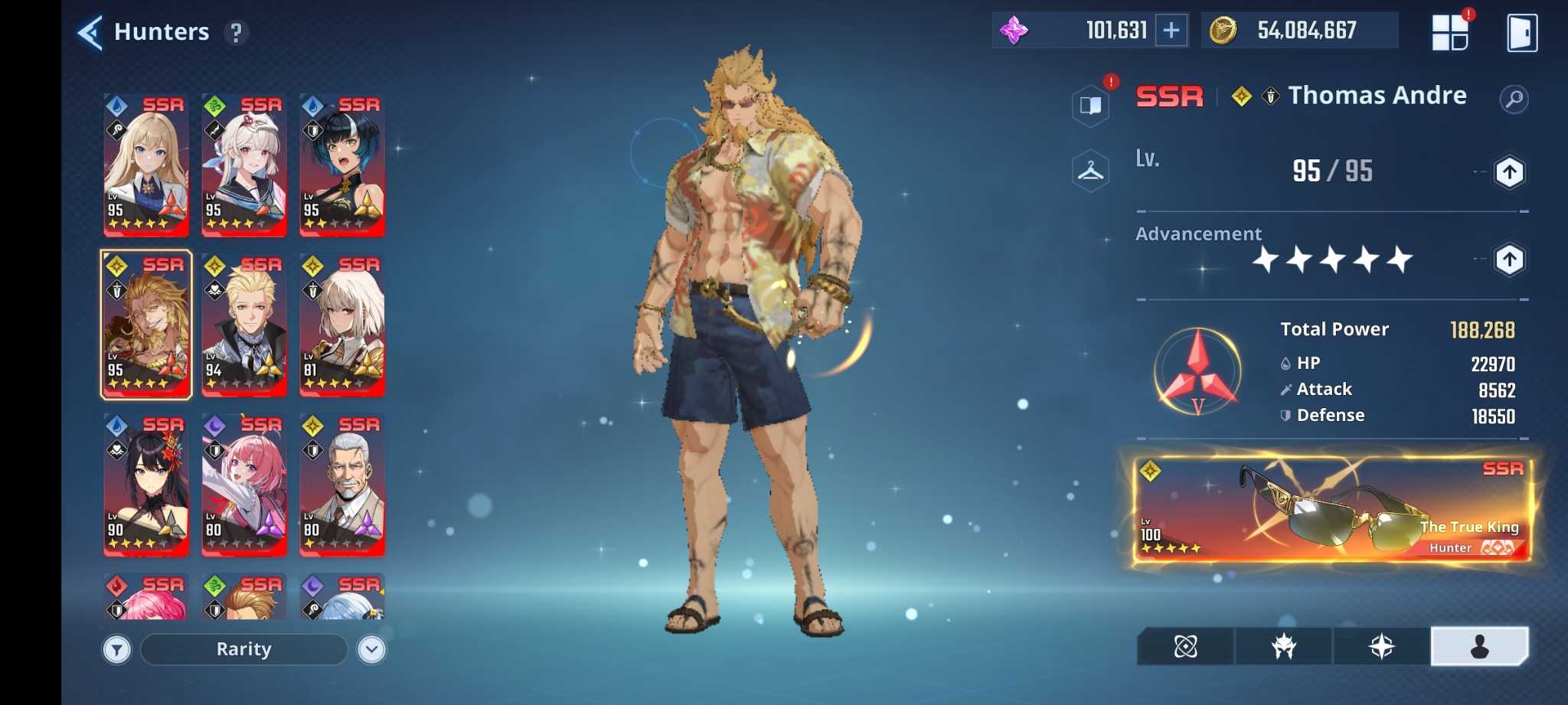Select the hunter silhouette tab
1568x705 pixels.
tap(1479, 647)
